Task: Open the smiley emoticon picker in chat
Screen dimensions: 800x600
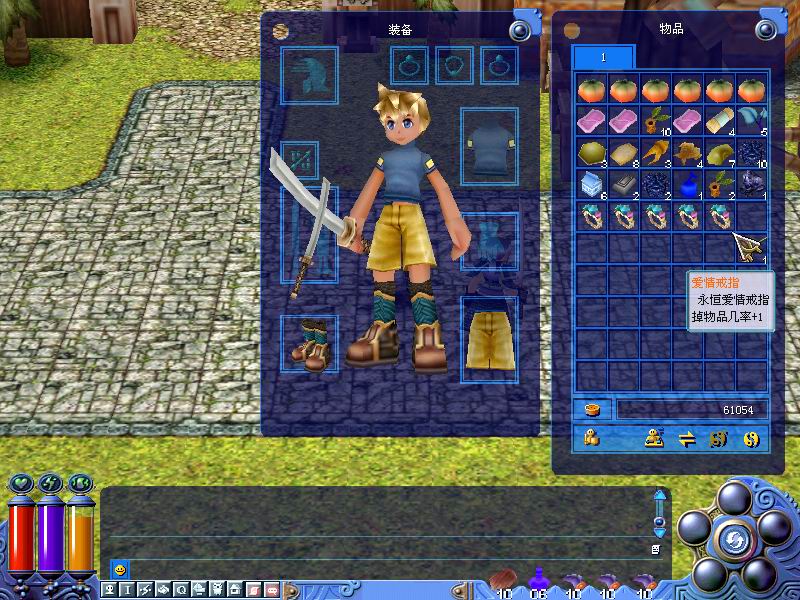Action: (120, 569)
